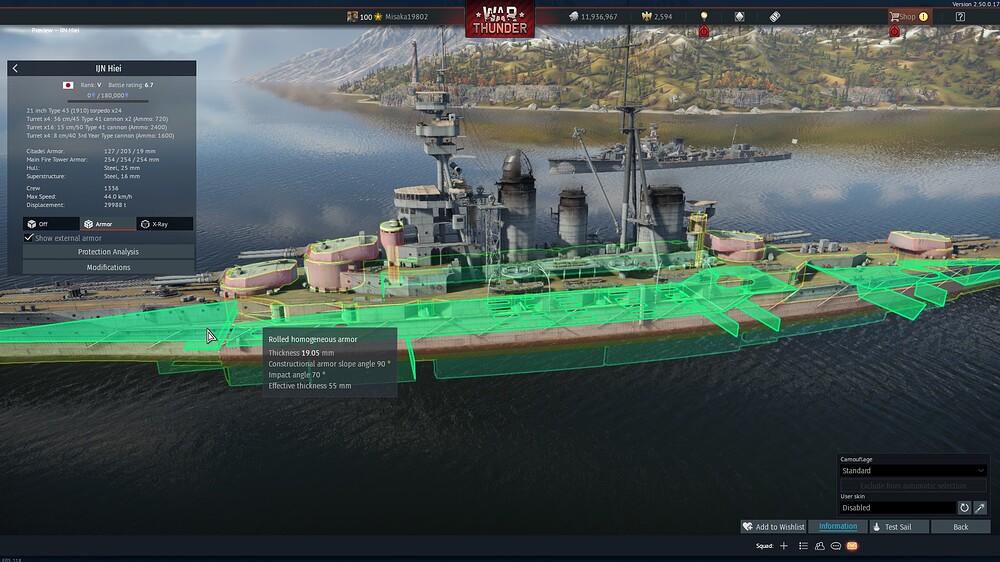Refresh the user skin list
This screenshot has width=1000, height=562.
(x=965, y=508)
